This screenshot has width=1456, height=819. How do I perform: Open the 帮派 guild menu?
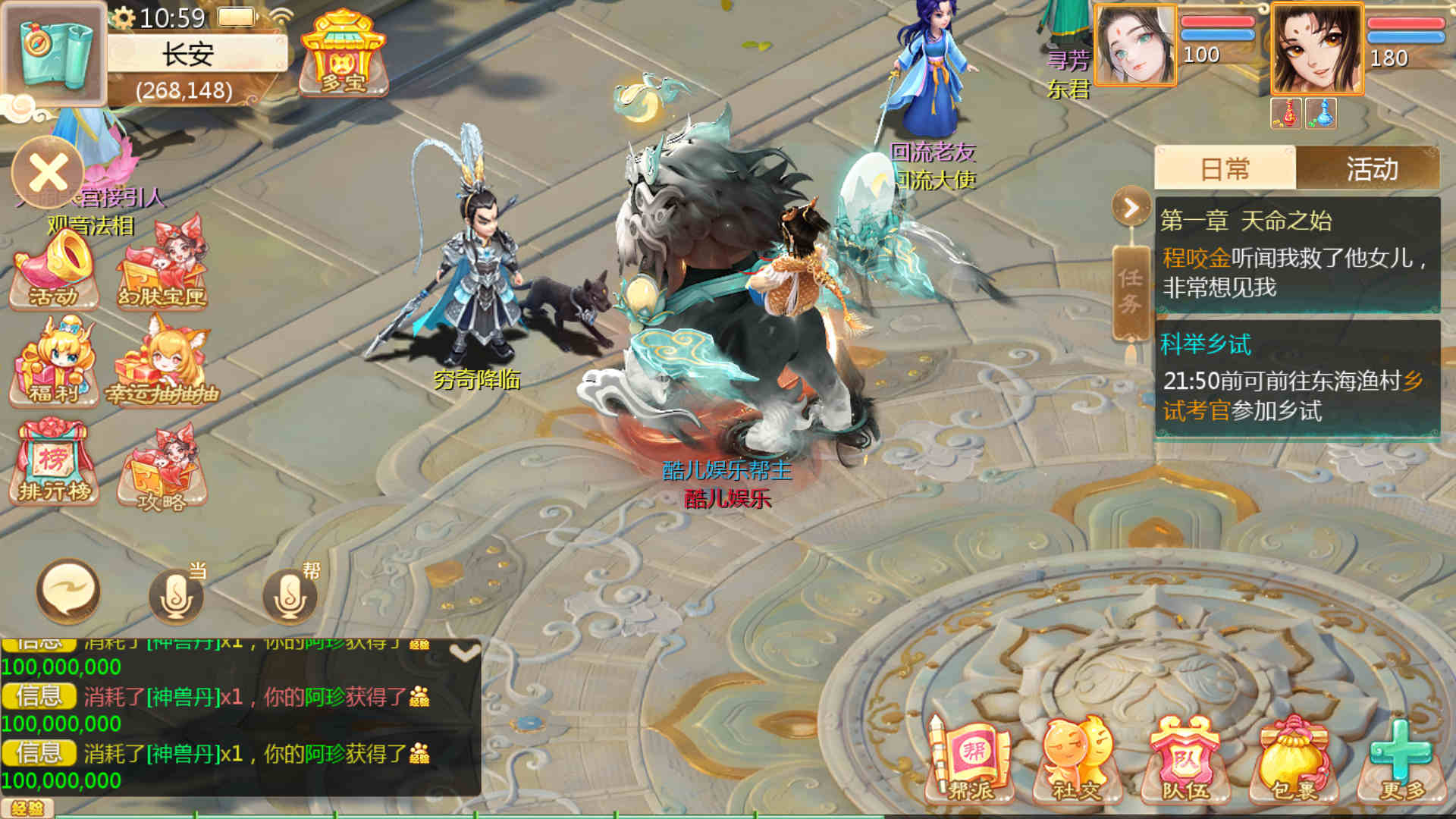(x=971, y=760)
